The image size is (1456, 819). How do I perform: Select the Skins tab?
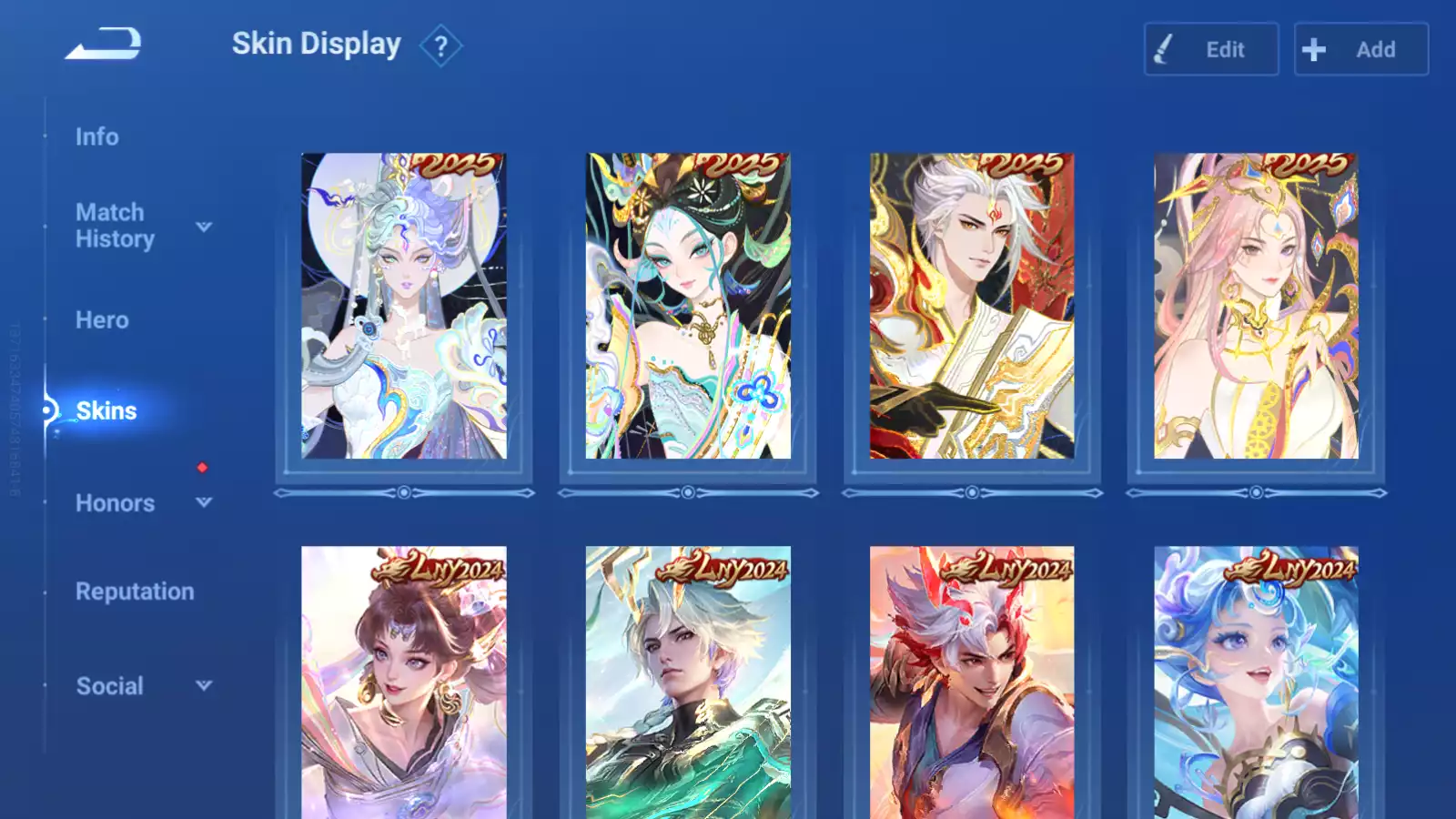[106, 411]
